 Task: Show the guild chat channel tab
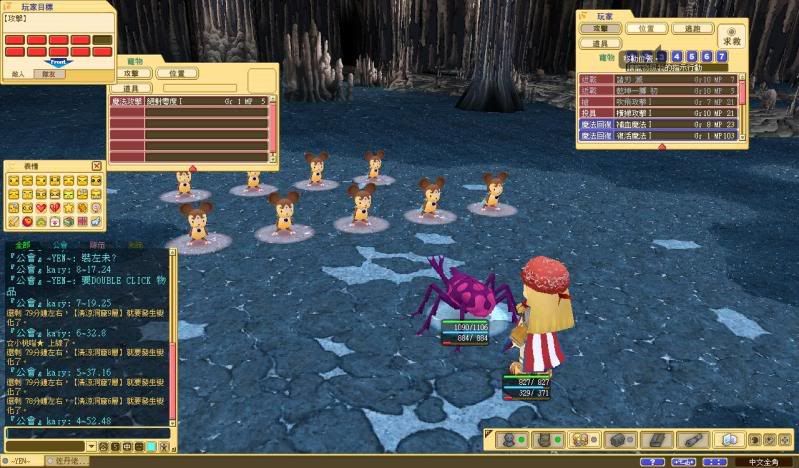point(60,244)
